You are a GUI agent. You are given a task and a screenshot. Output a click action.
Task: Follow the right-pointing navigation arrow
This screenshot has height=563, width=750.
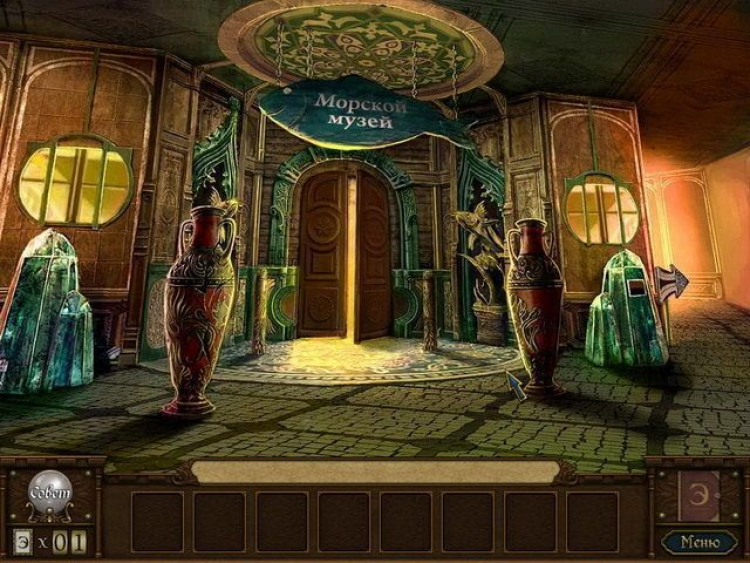coord(672,283)
